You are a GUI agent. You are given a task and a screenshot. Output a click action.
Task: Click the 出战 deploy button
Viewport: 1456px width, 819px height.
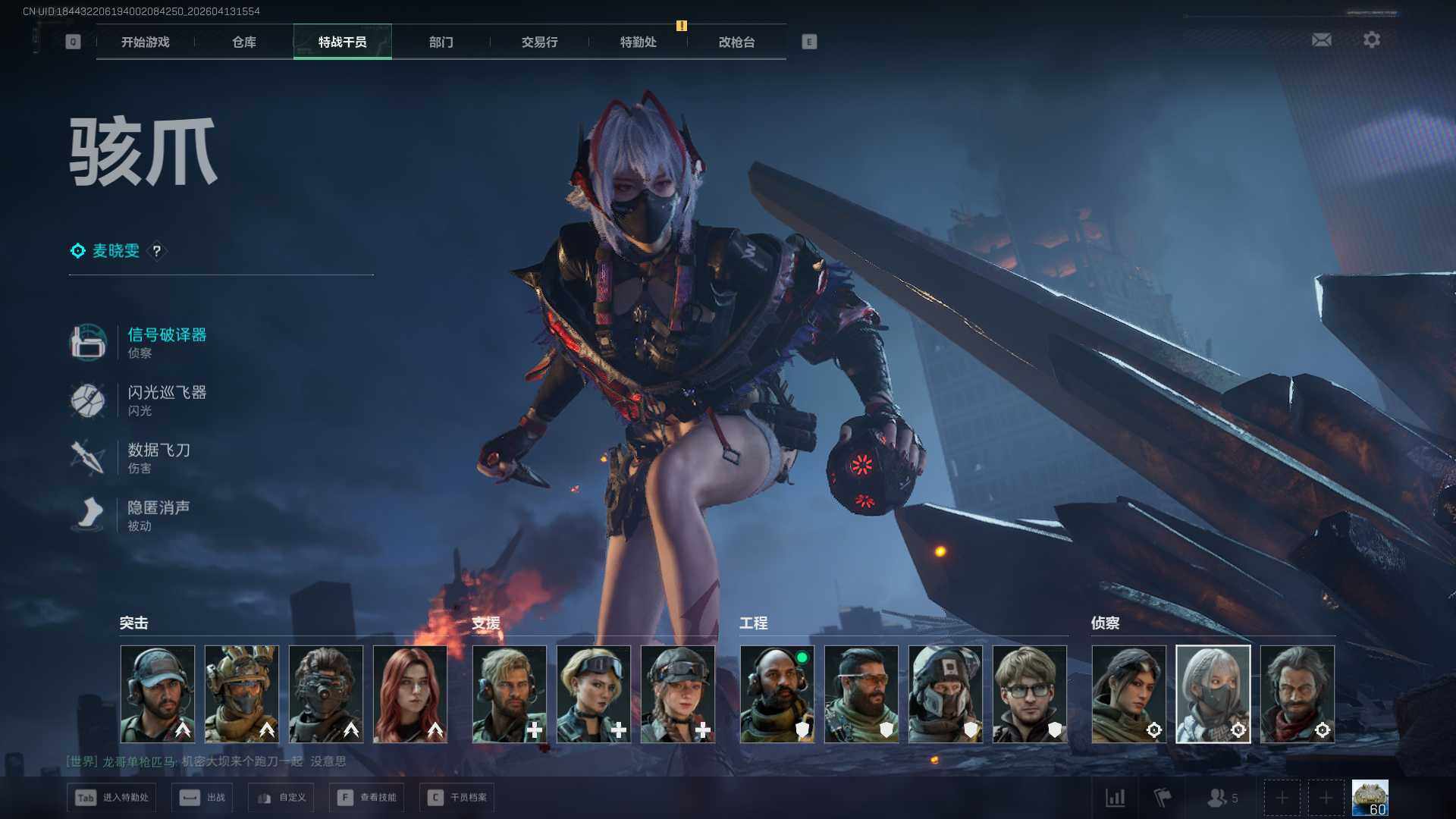tap(203, 798)
